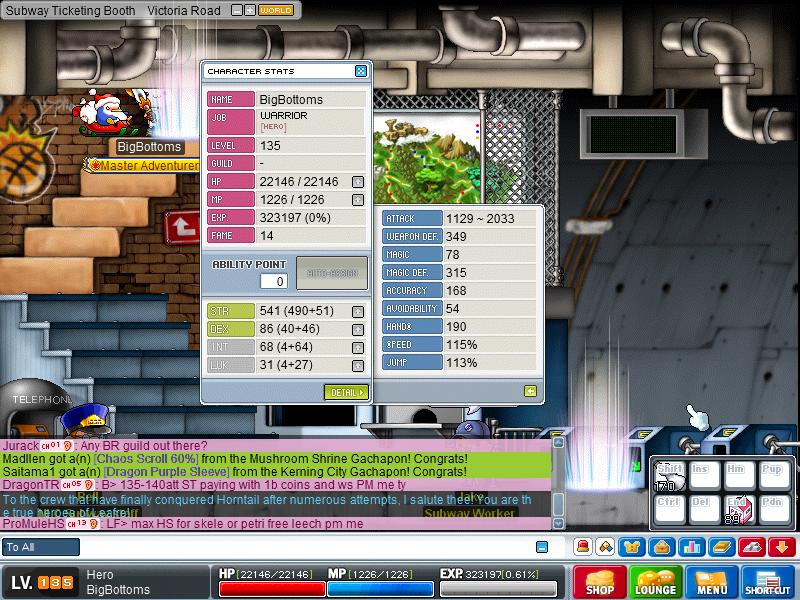
Task: Open the World map button
Action: 275,10
